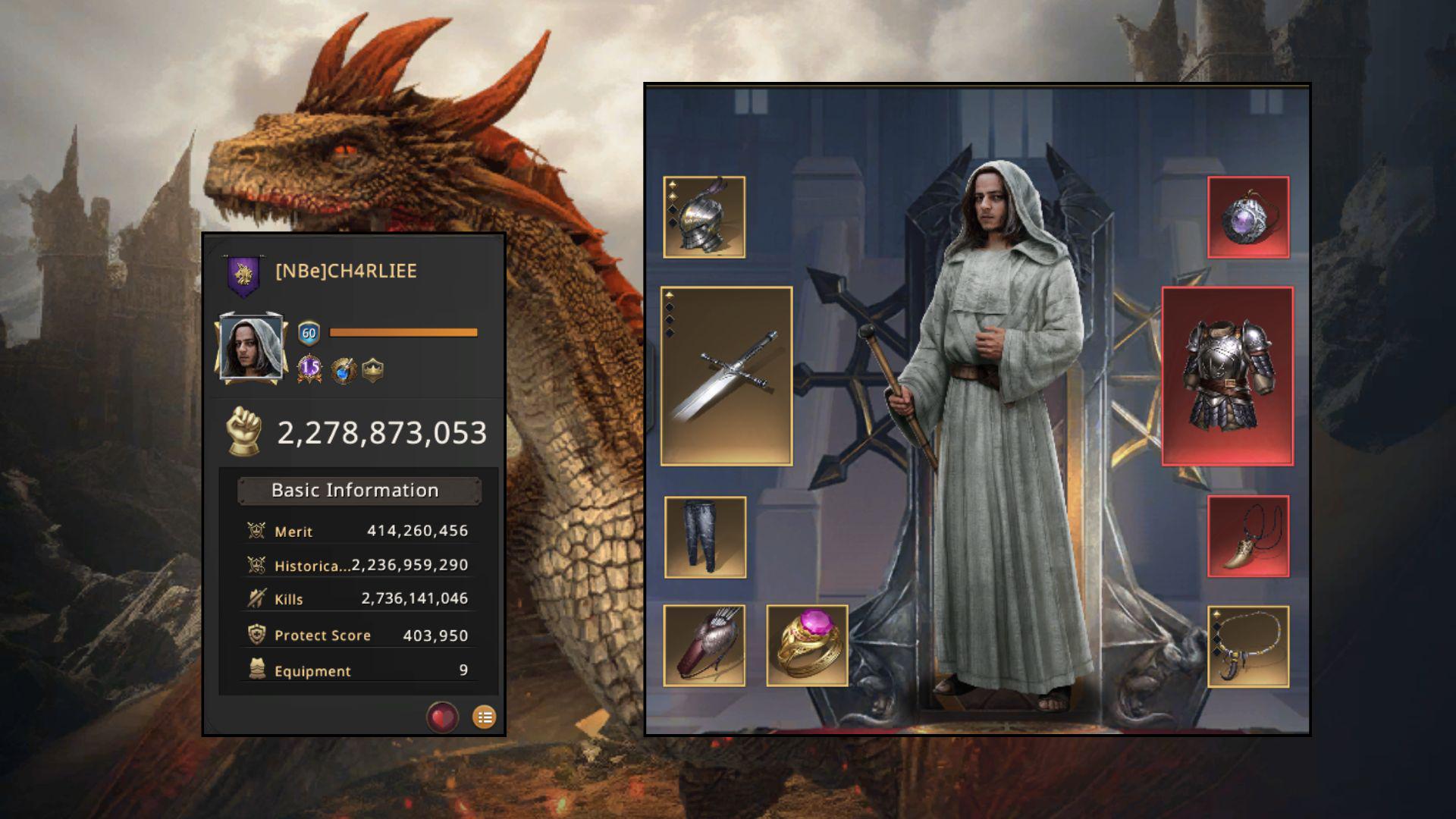Select the Equipment row in info list
This screenshot has width=1456, height=819.
(359, 671)
